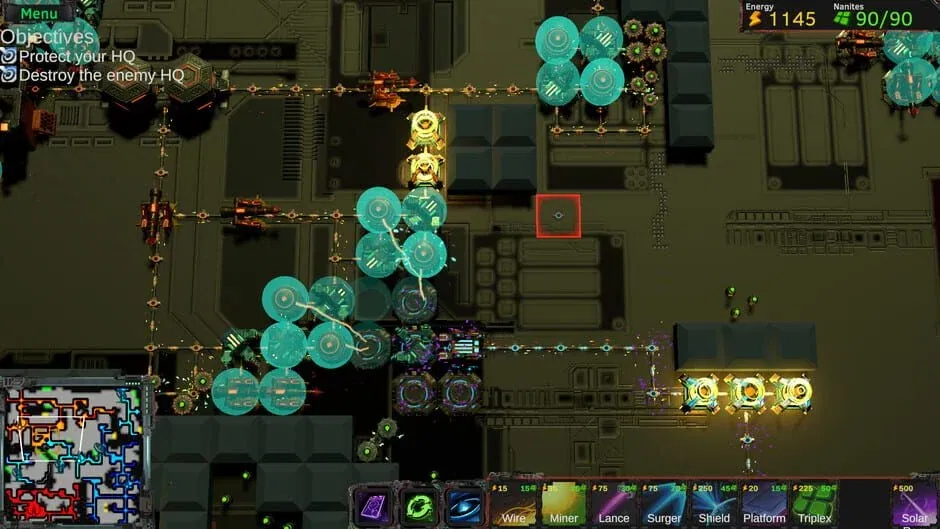
Task: Select the Wire build option
Action: 514,504
